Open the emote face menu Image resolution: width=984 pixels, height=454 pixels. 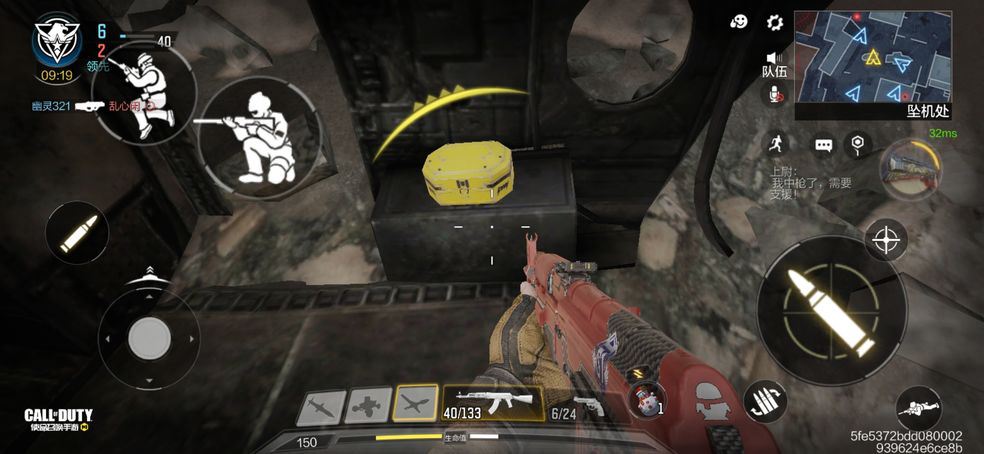(740, 22)
